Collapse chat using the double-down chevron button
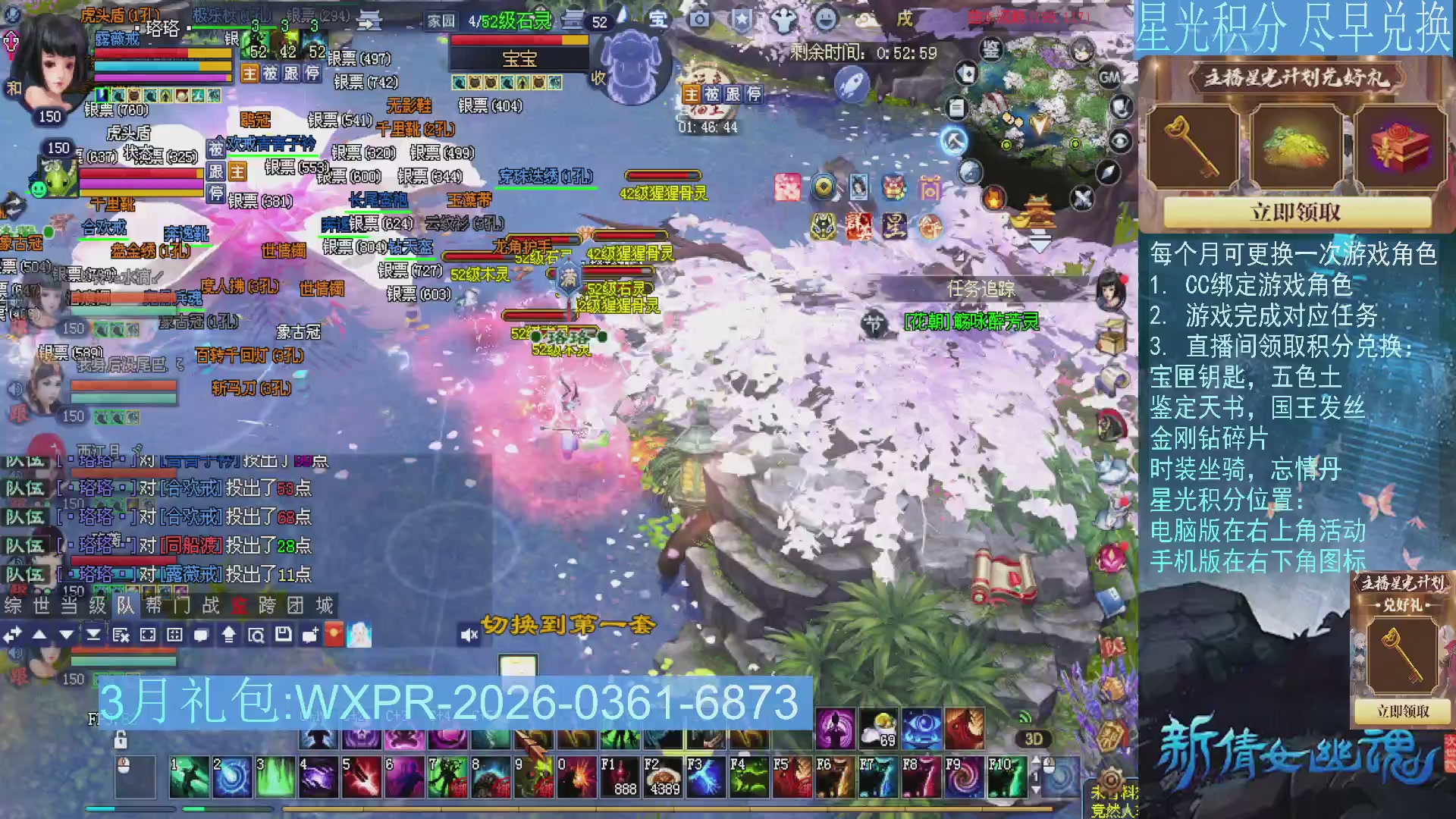This screenshot has height=819, width=1456. [x=94, y=634]
